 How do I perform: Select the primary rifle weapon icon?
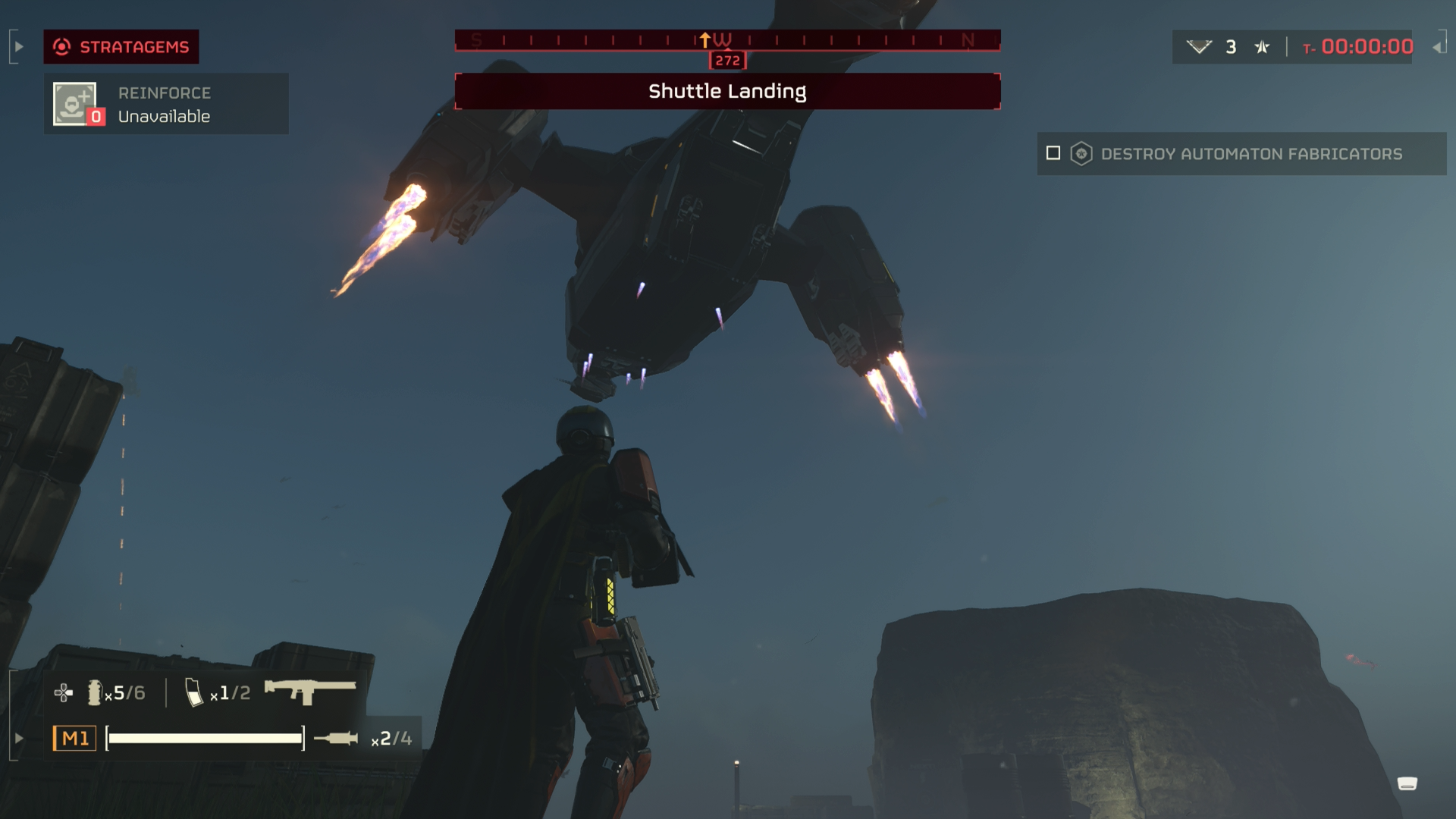[x=309, y=691]
